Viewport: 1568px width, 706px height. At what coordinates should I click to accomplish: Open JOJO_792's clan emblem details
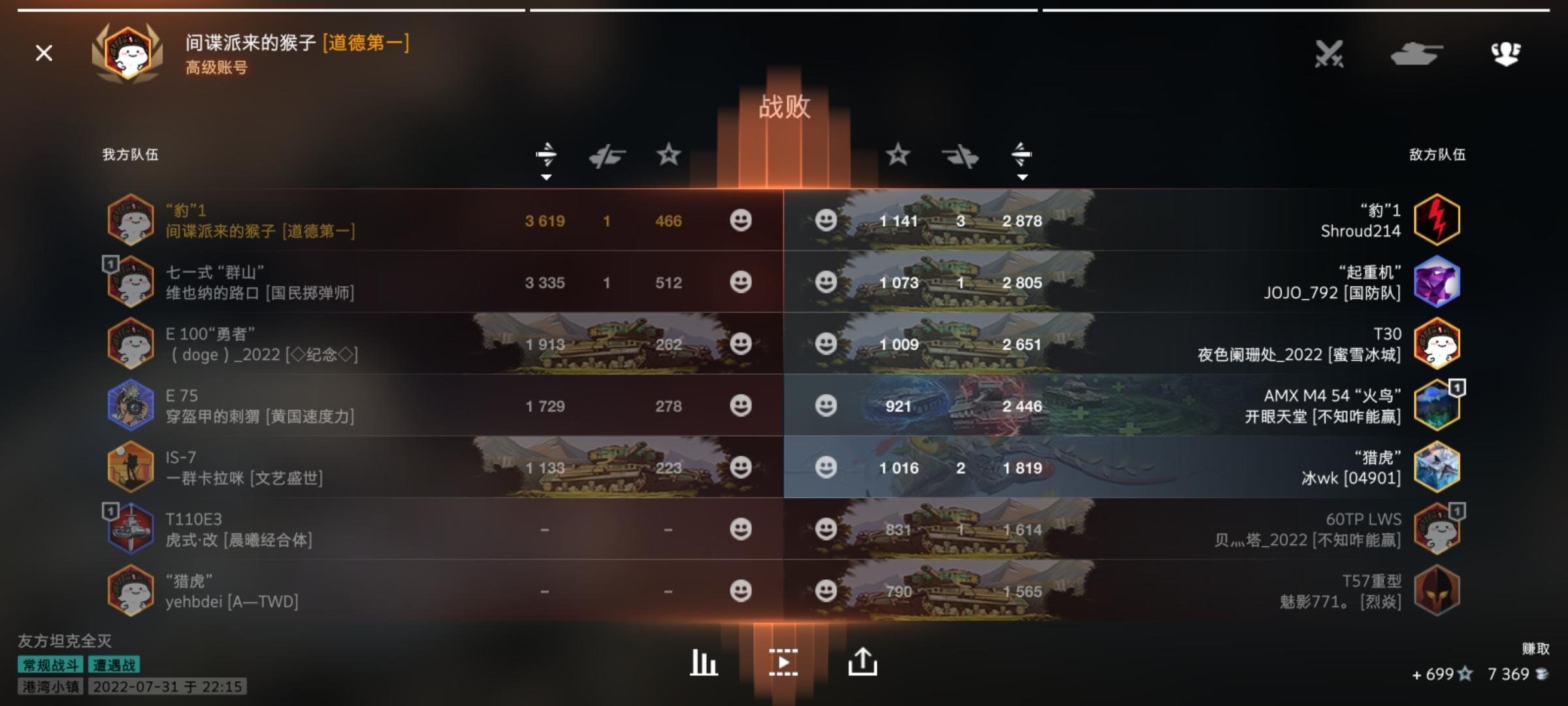click(1437, 282)
